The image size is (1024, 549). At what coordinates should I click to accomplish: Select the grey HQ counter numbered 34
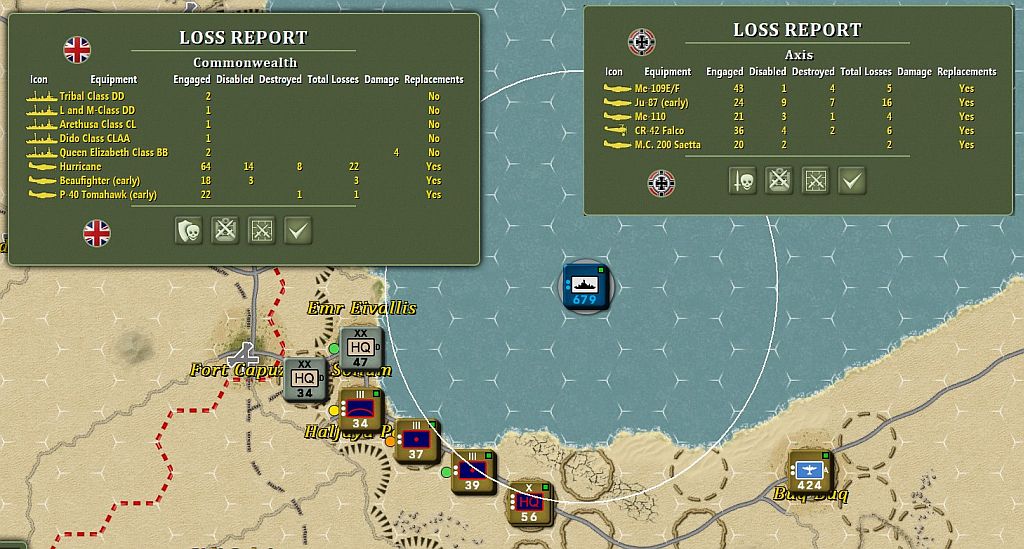click(306, 380)
